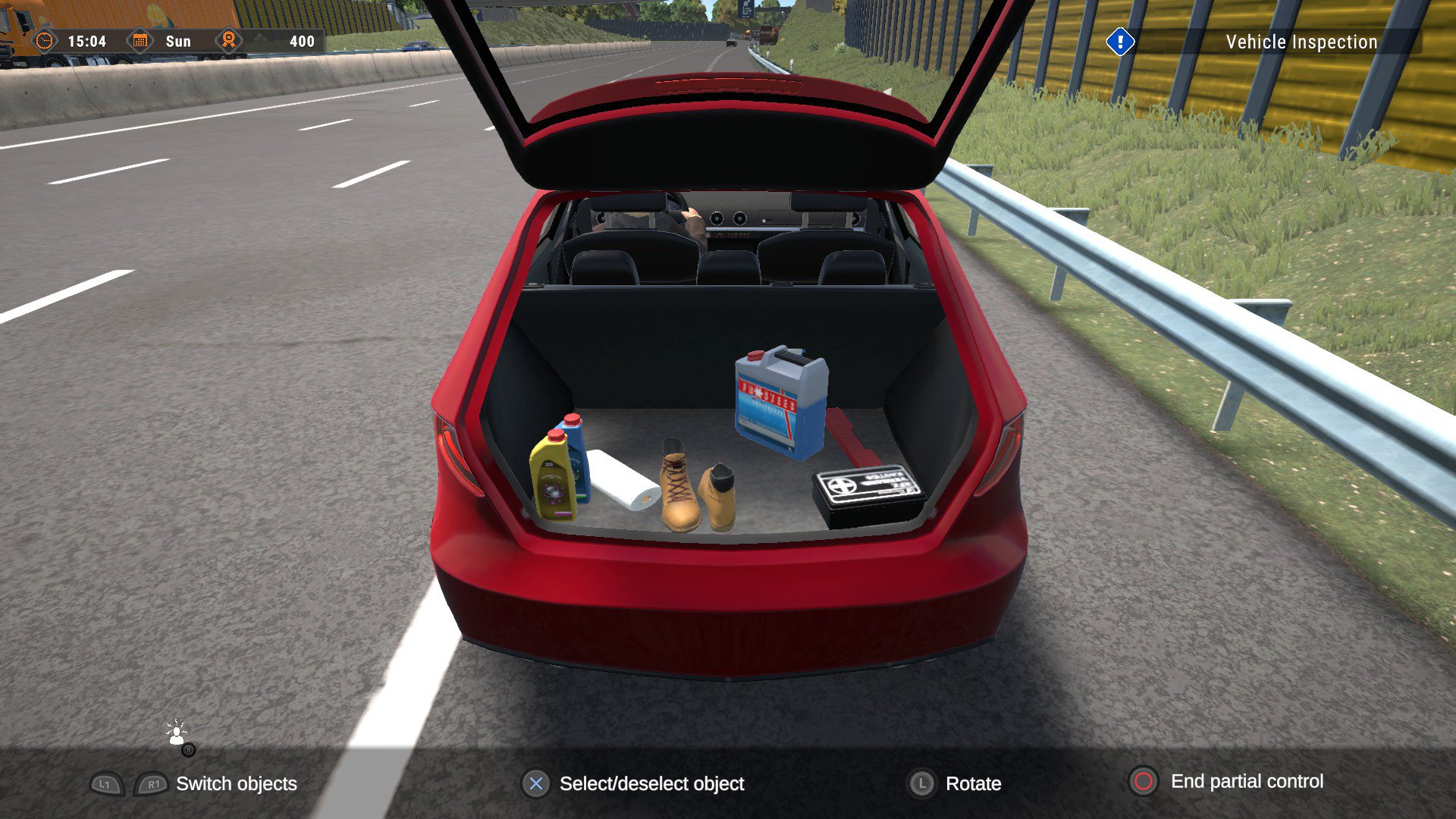Click the Sun day indicator in the HUD
Viewport: 1456px width, 819px height.
[x=179, y=41]
